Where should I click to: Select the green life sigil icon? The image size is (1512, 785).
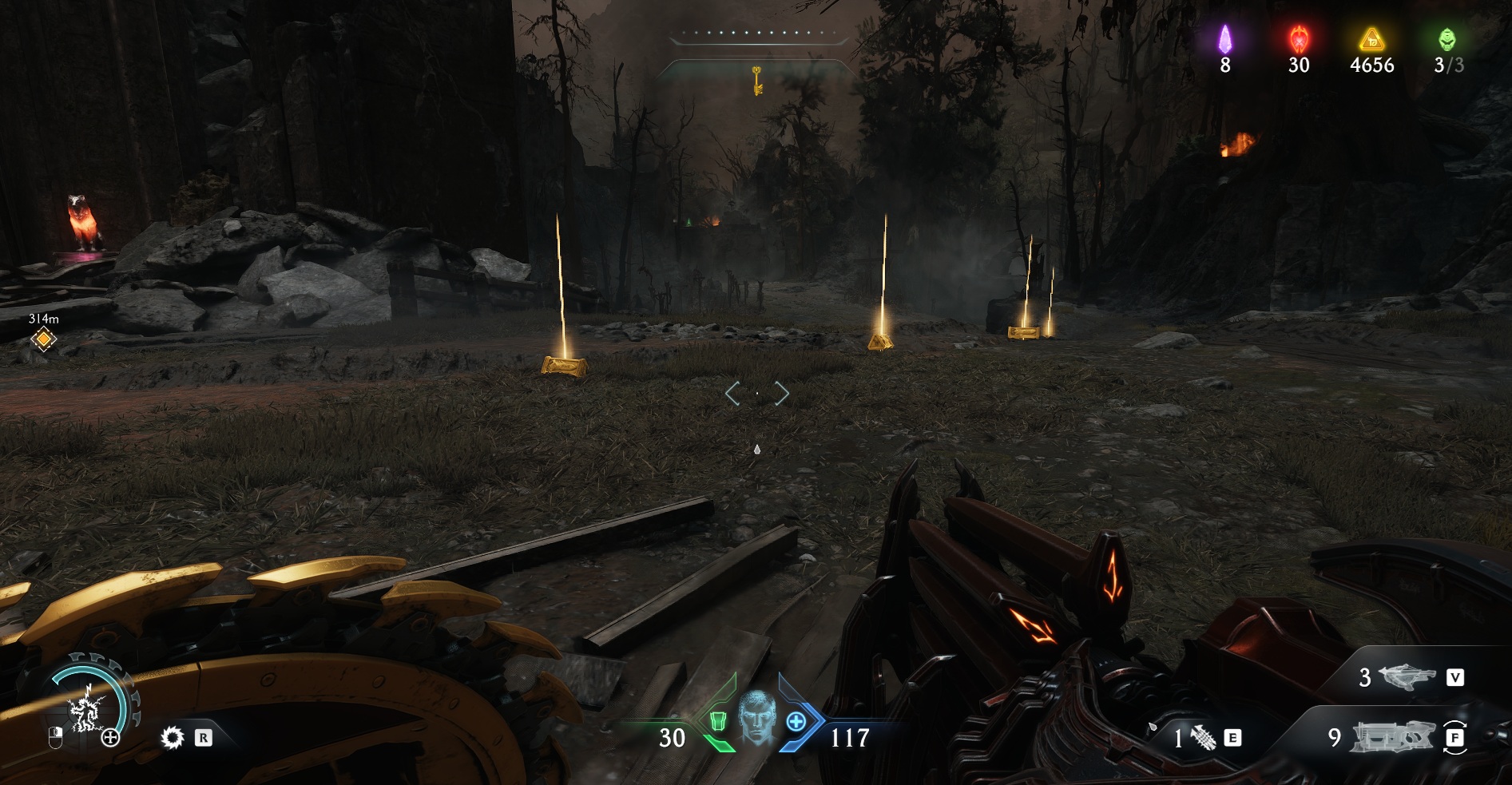(x=1447, y=38)
